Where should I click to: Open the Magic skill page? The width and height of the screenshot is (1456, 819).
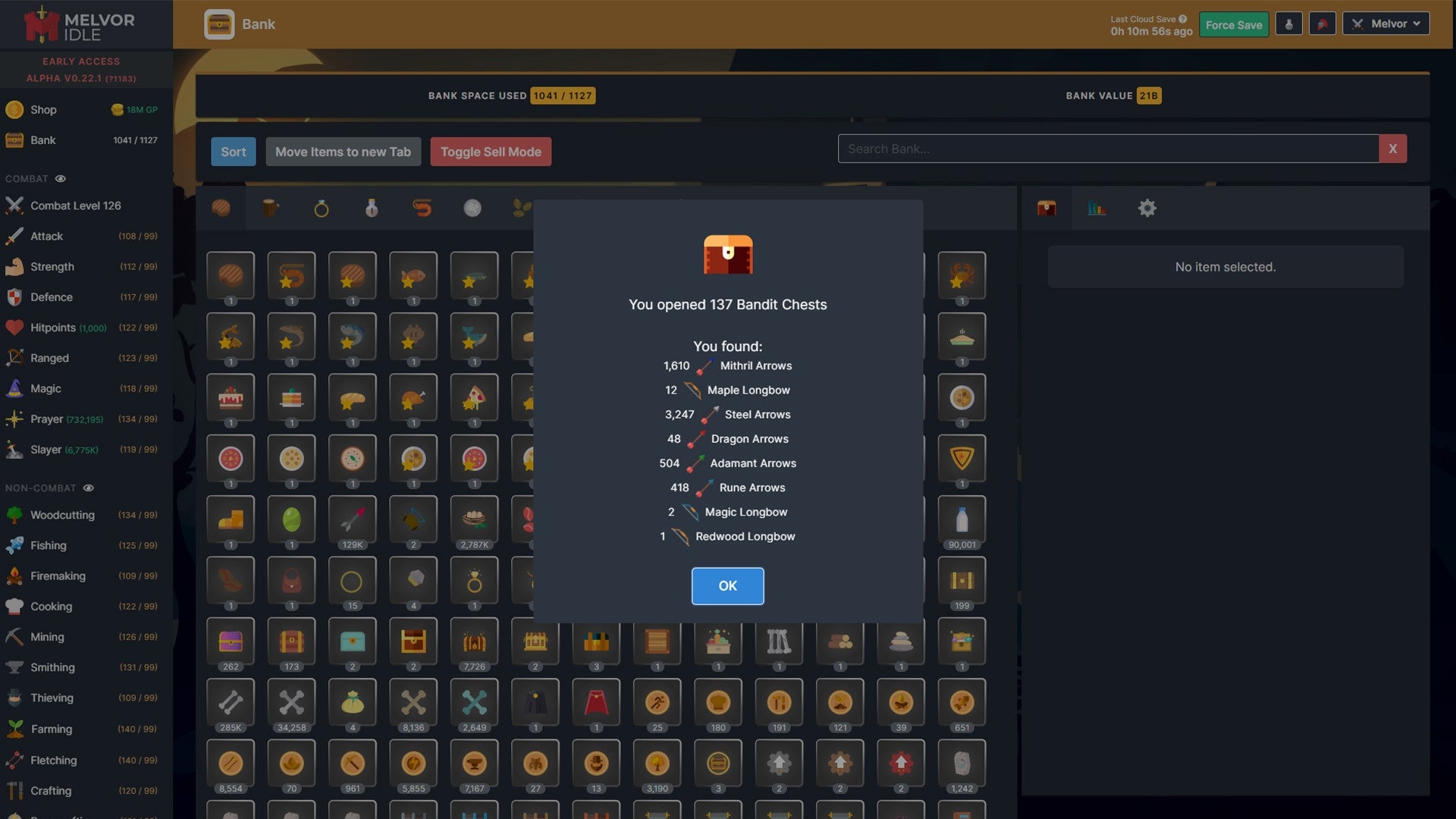pos(45,388)
